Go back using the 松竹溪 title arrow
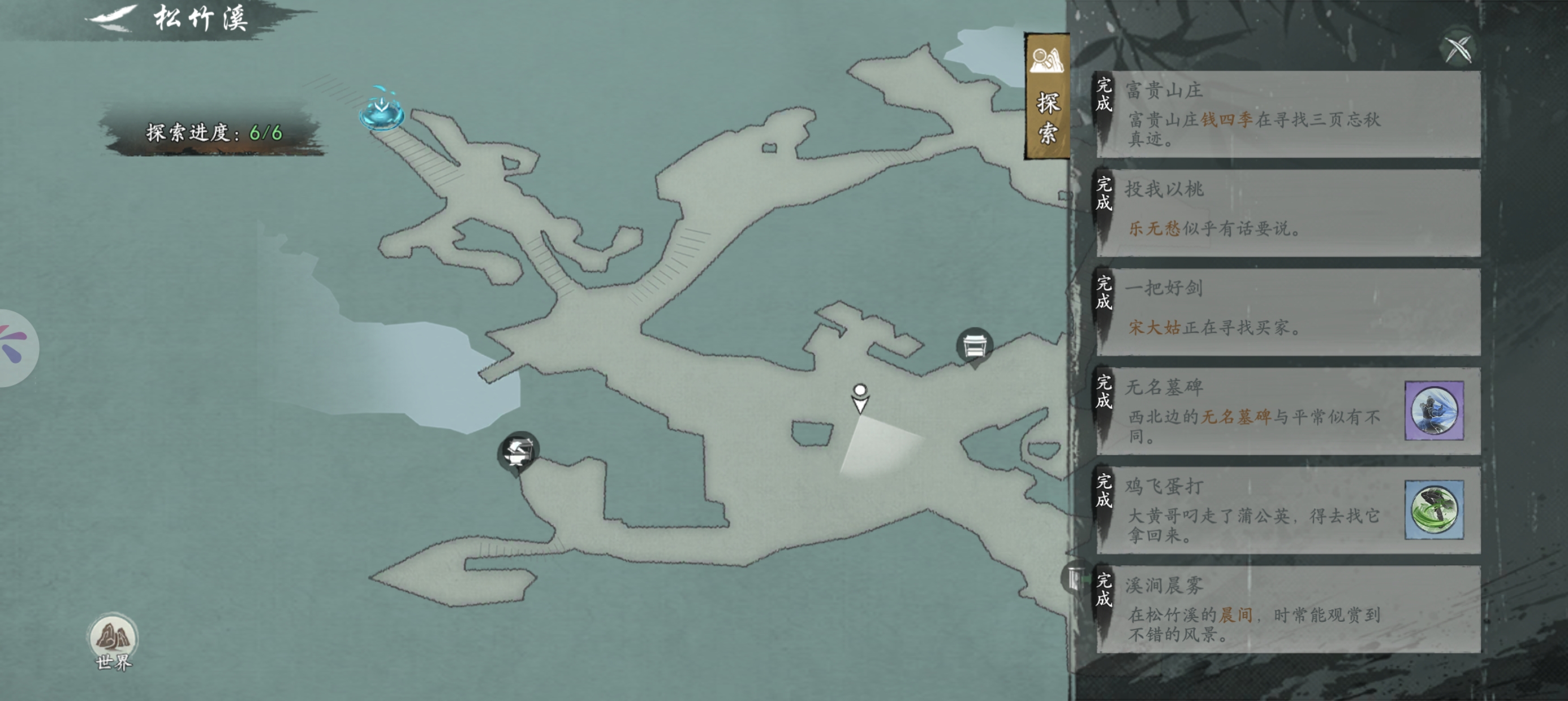The height and width of the screenshot is (701, 1568). (x=114, y=17)
